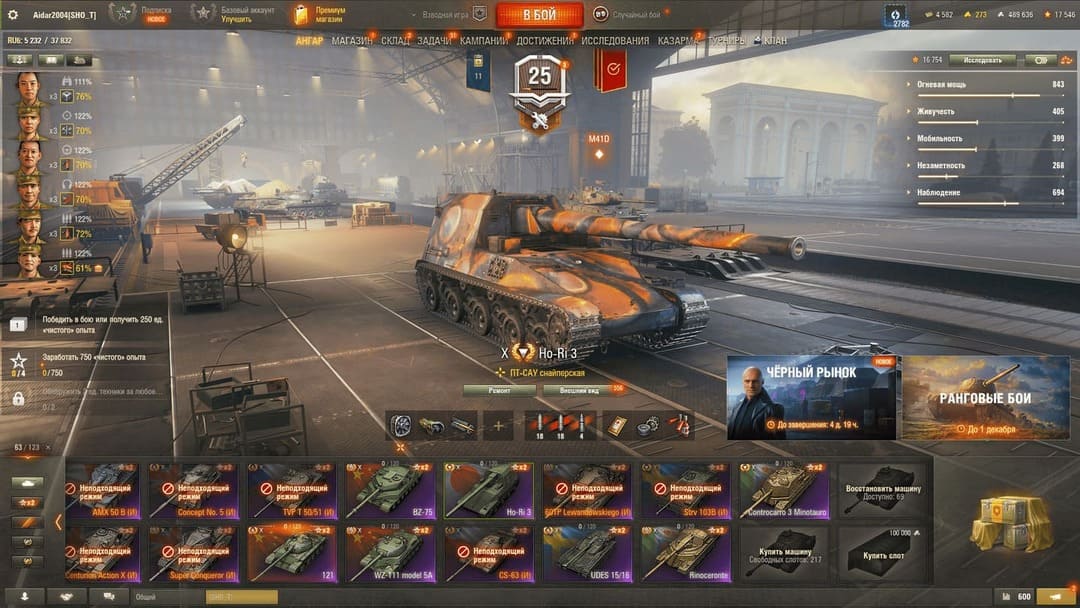Select the BZ-75 tank in carousel

[x=390, y=490]
